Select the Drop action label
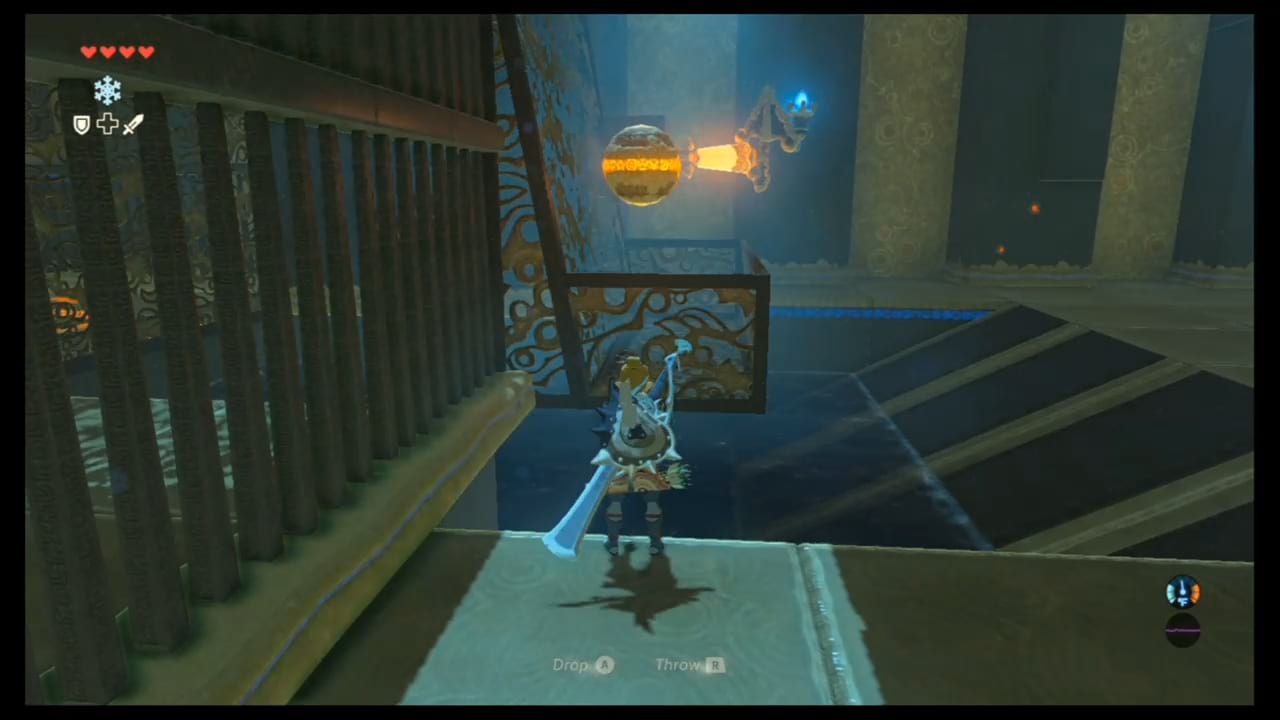Image resolution: width=1280 pixels, height=720 pixels. pos(570,664)
